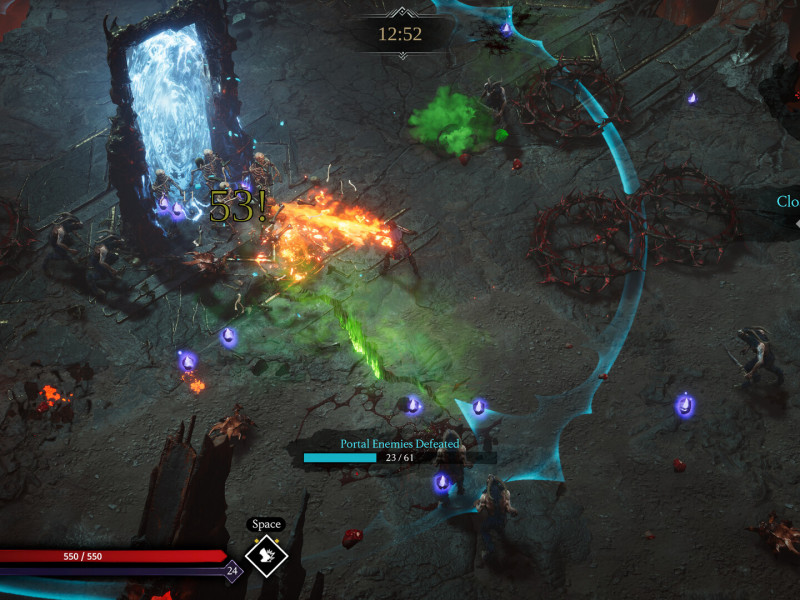
Task: Select the Portal Enemies Defeated objective tracker
Action: coord(399,451)
